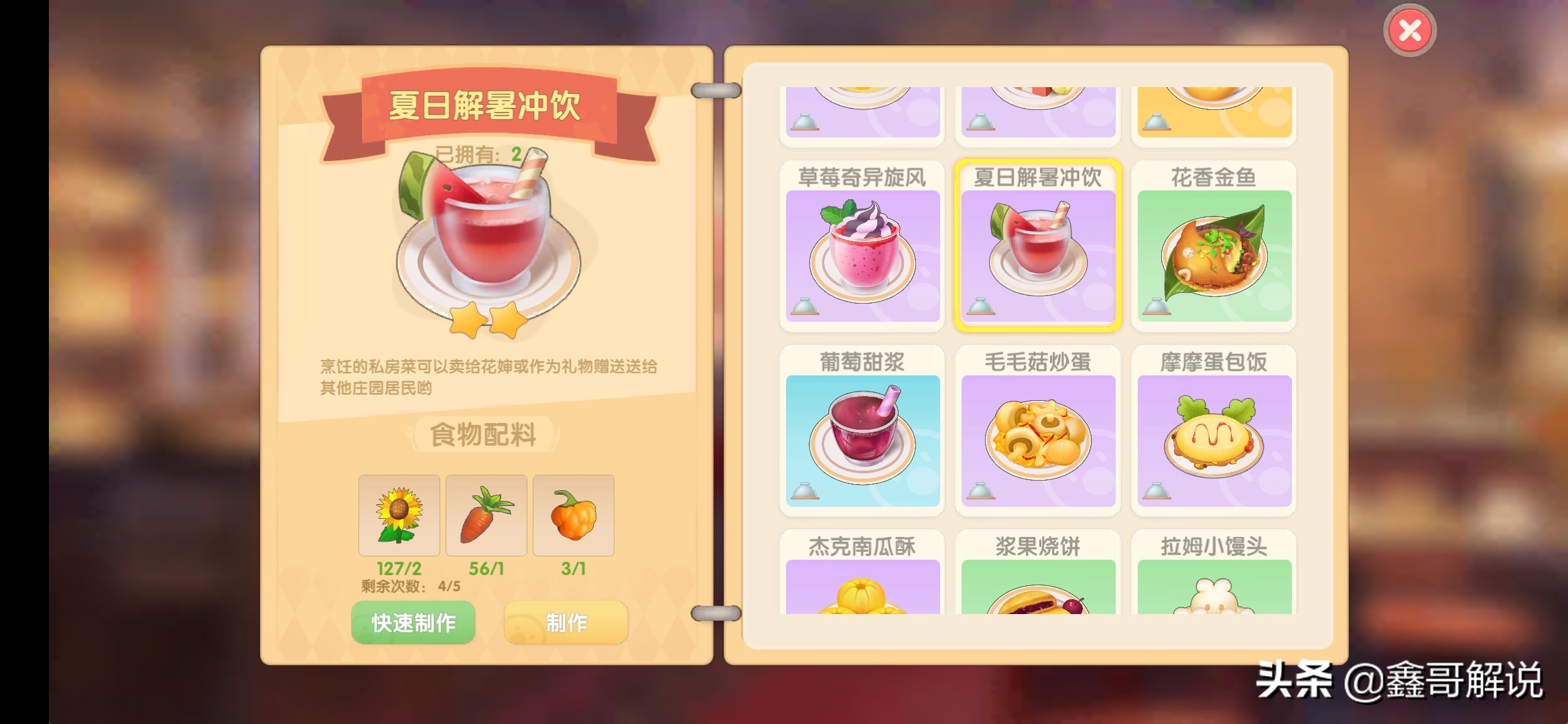
Task: Select the 浆果烧饼 thumbnail
Action: click(x=1038, y=590)
